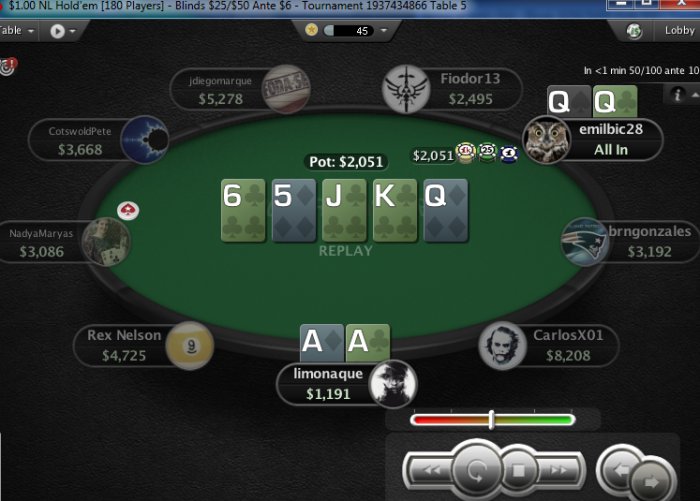Open the play-icon dropdown in the top bar
700x501 pixels.
(64, 30)
